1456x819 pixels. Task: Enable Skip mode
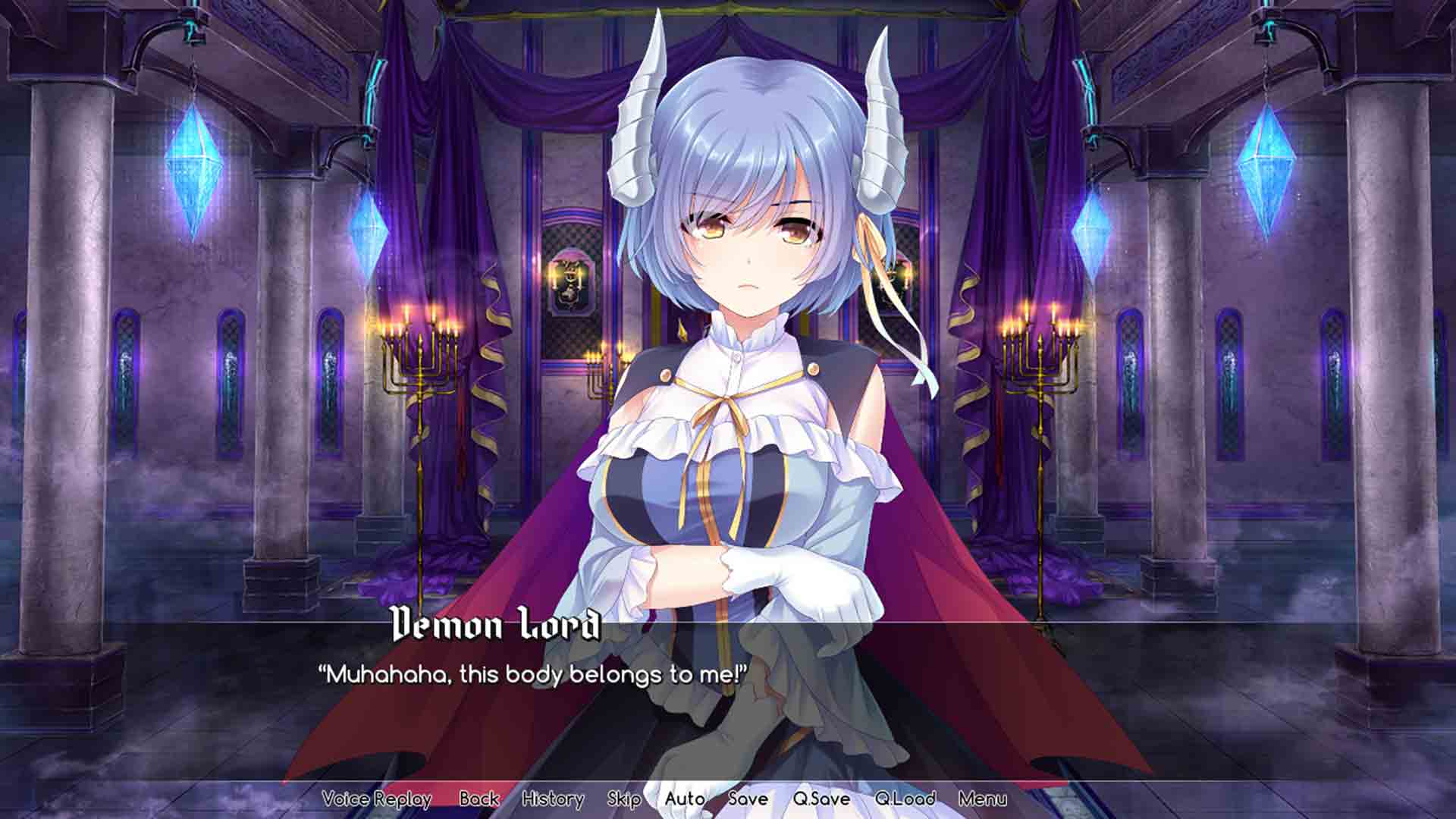click(x=624, y=799)
